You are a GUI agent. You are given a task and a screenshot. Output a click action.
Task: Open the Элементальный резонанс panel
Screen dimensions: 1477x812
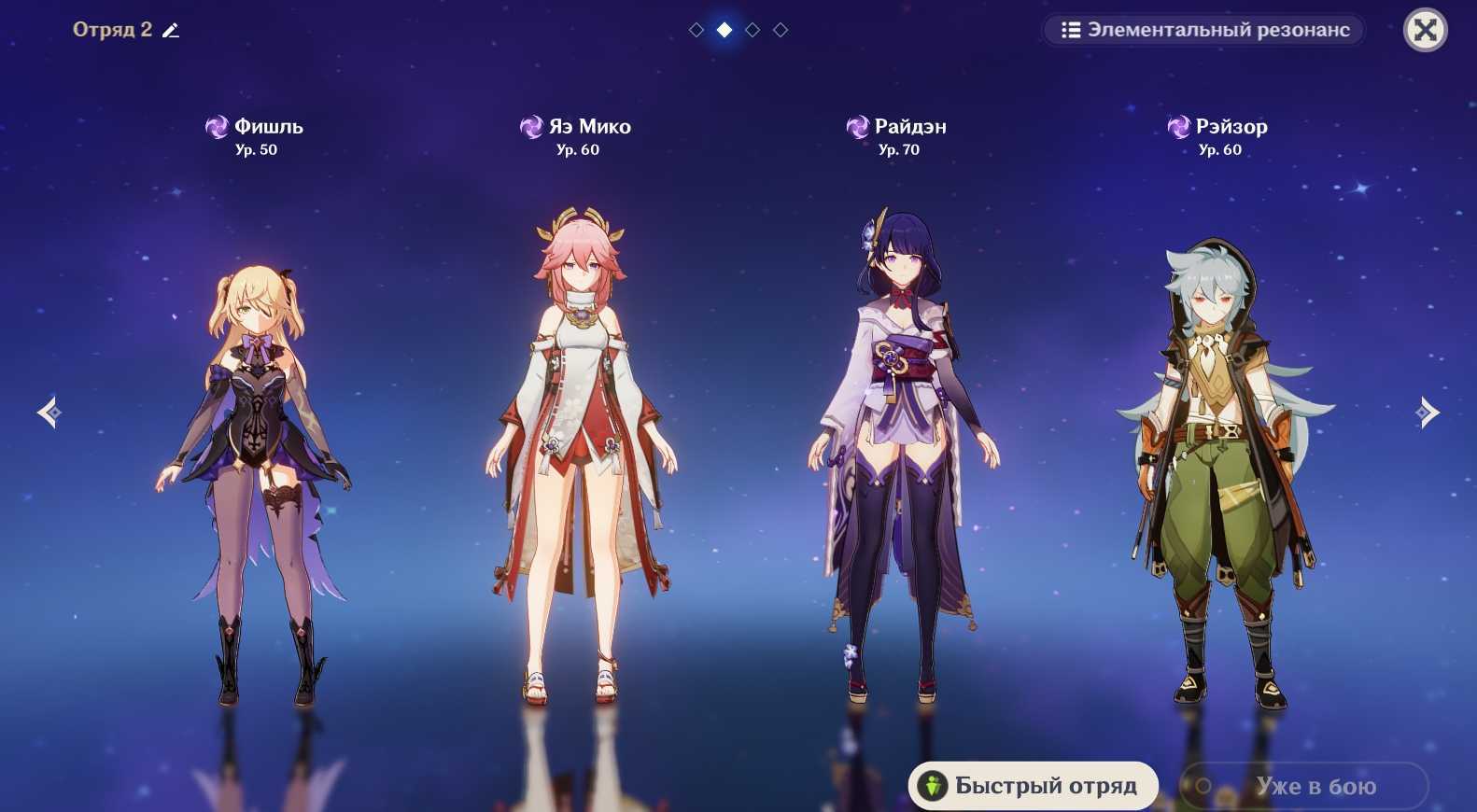[1204, 30]
